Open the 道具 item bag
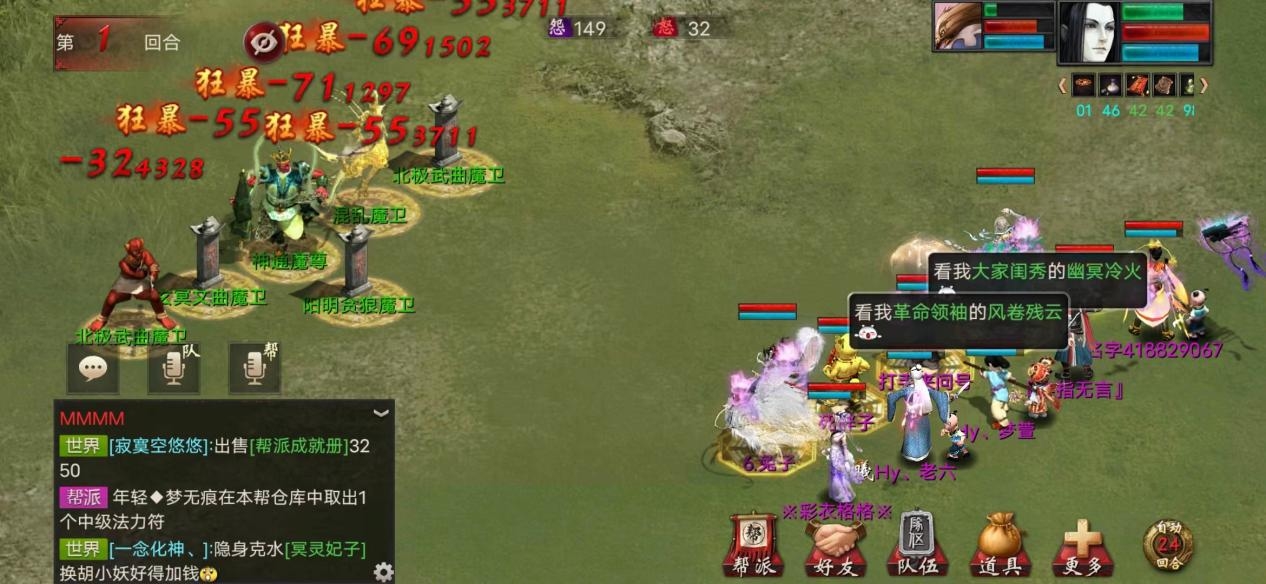1266x584 pixels. click(999, 545)
